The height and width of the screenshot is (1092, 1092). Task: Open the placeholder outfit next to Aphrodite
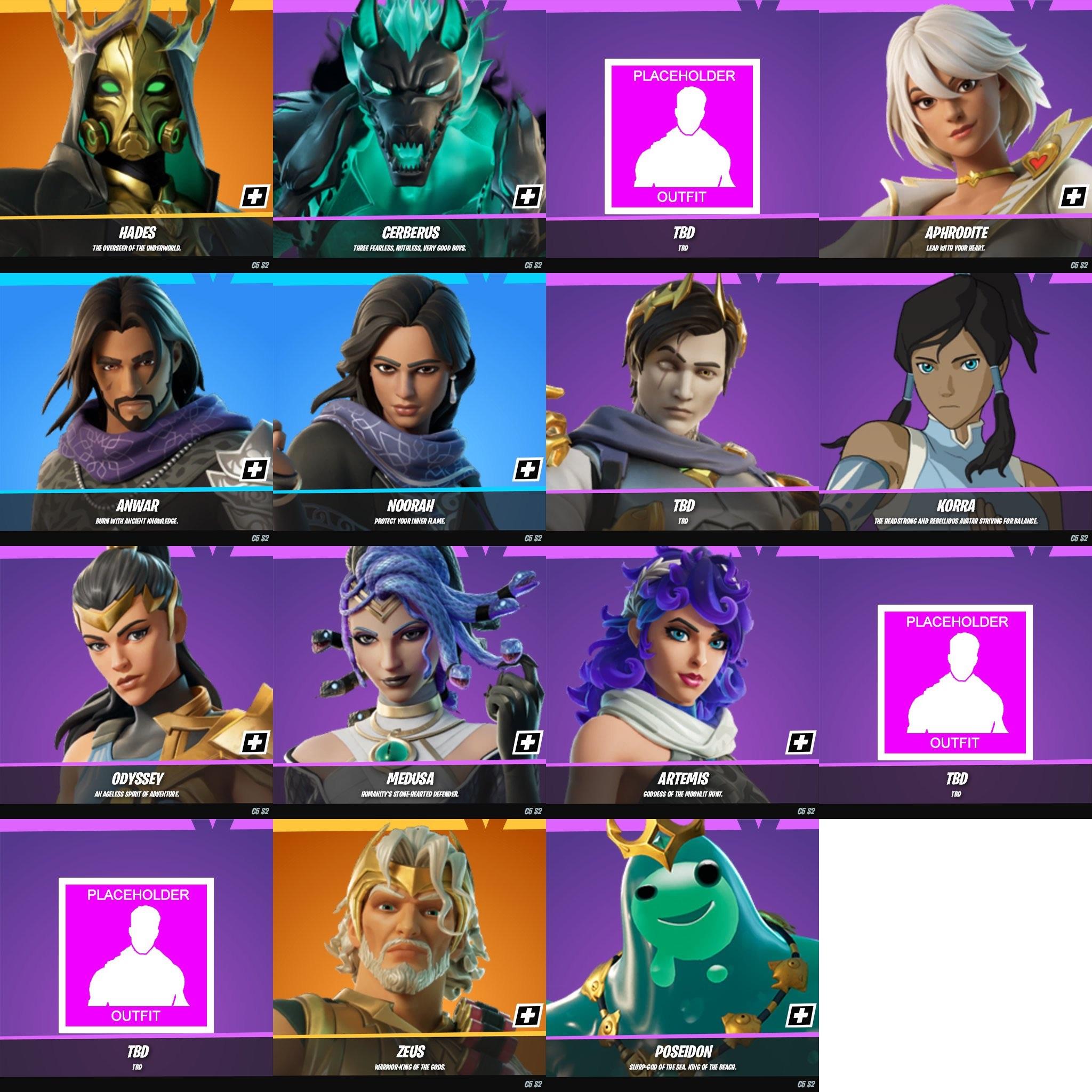(x=682, y=135)
